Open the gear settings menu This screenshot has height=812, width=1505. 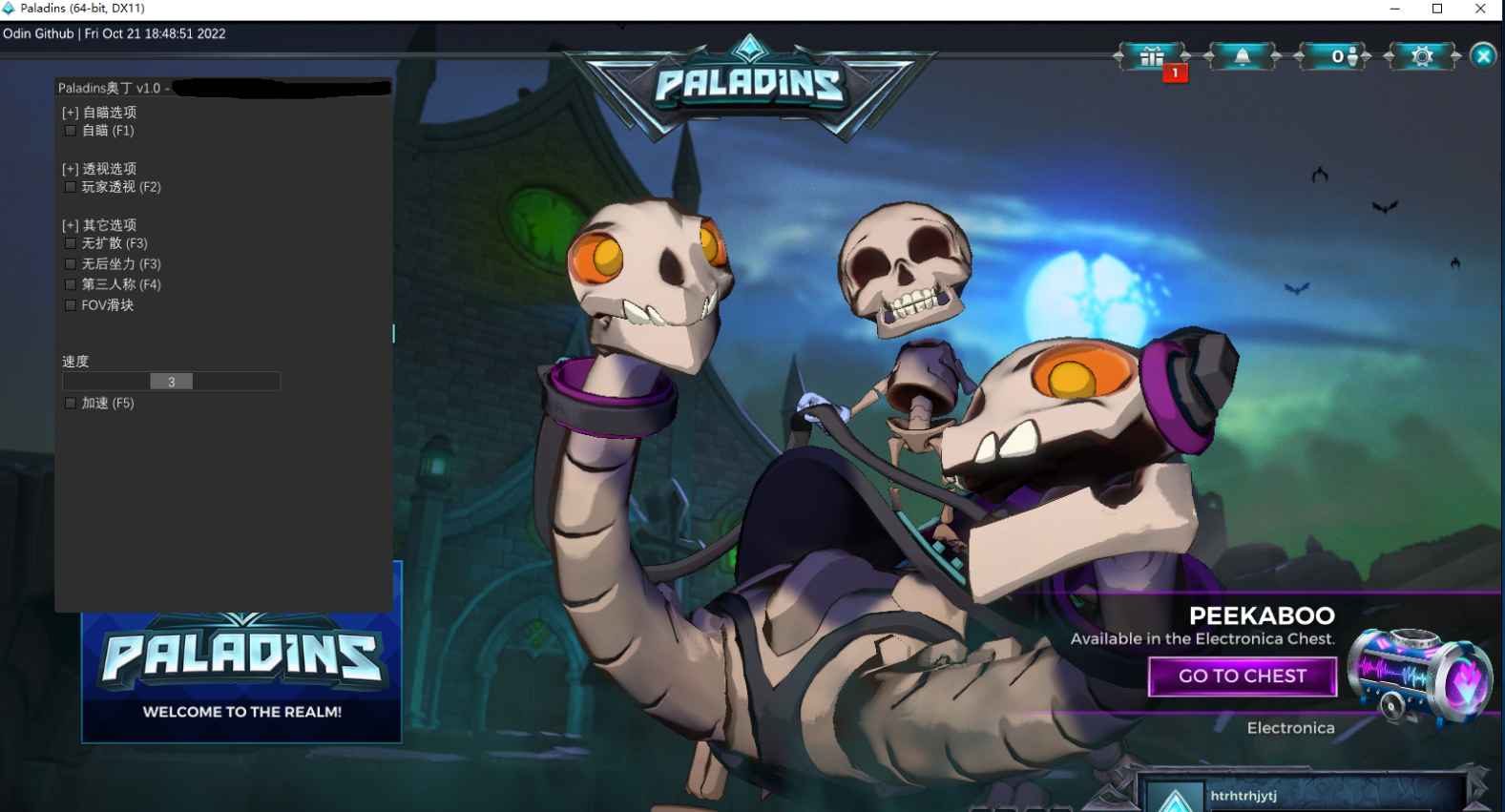1422,57
